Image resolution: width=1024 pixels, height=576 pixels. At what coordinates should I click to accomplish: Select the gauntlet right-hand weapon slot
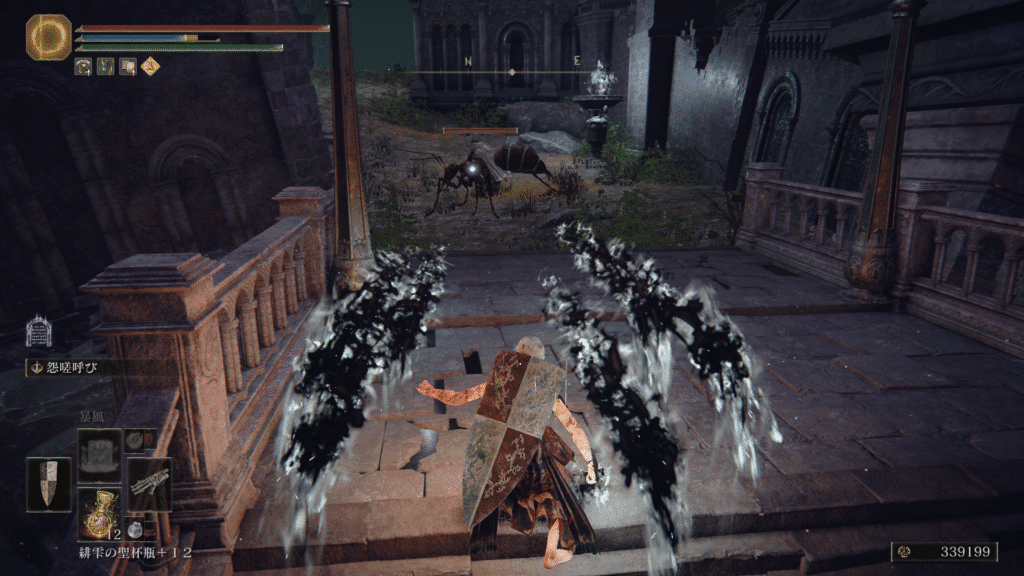(x=149, y=485)
